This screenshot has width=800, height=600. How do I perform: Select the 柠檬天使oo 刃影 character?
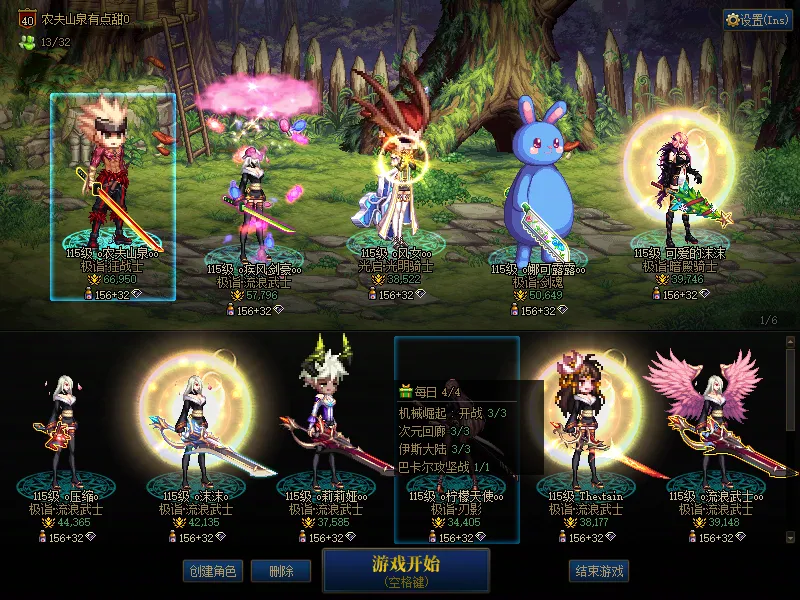pyautogui.click(x=457, y=440)
